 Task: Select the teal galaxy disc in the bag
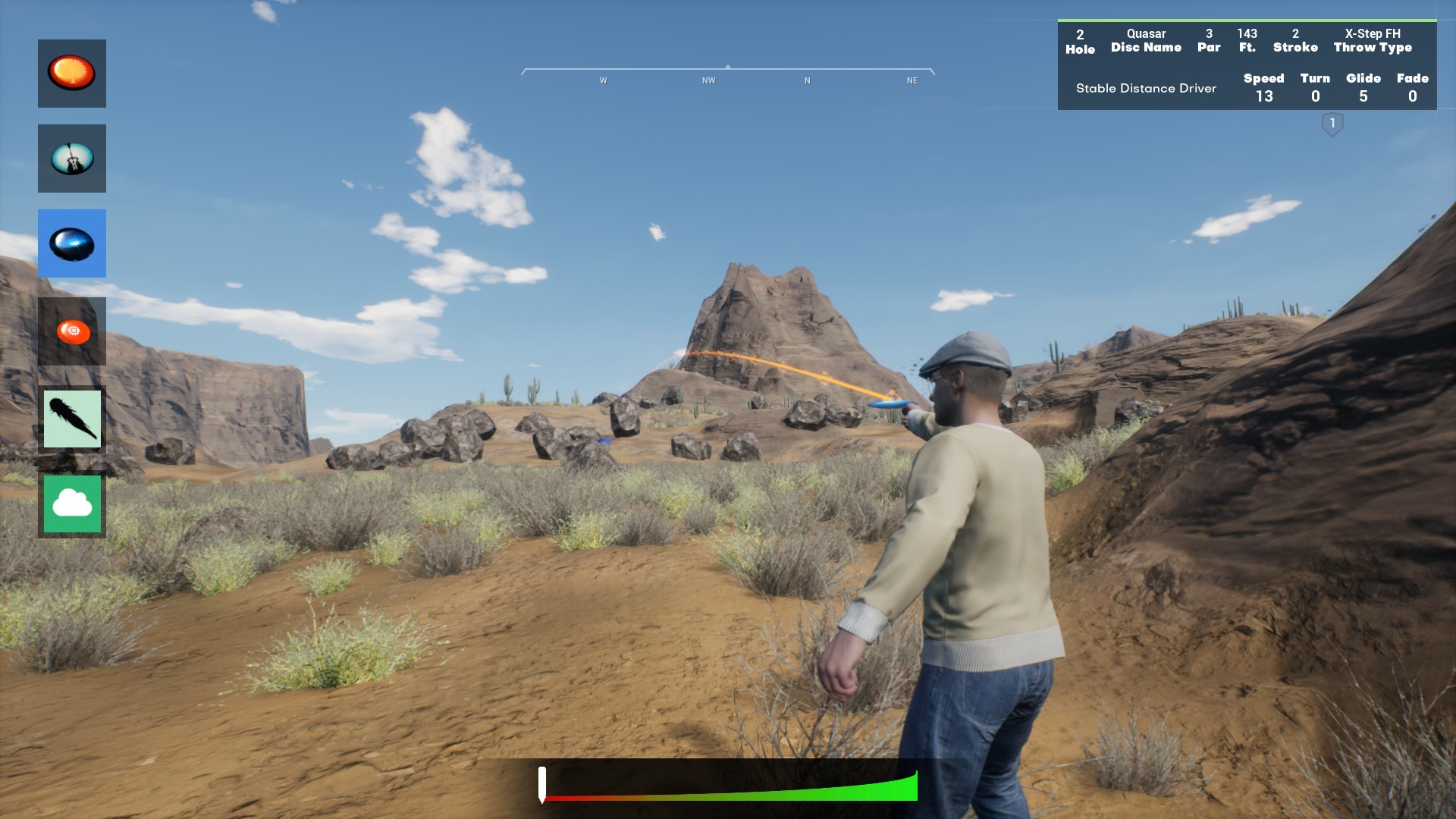(x=72, y=158)
